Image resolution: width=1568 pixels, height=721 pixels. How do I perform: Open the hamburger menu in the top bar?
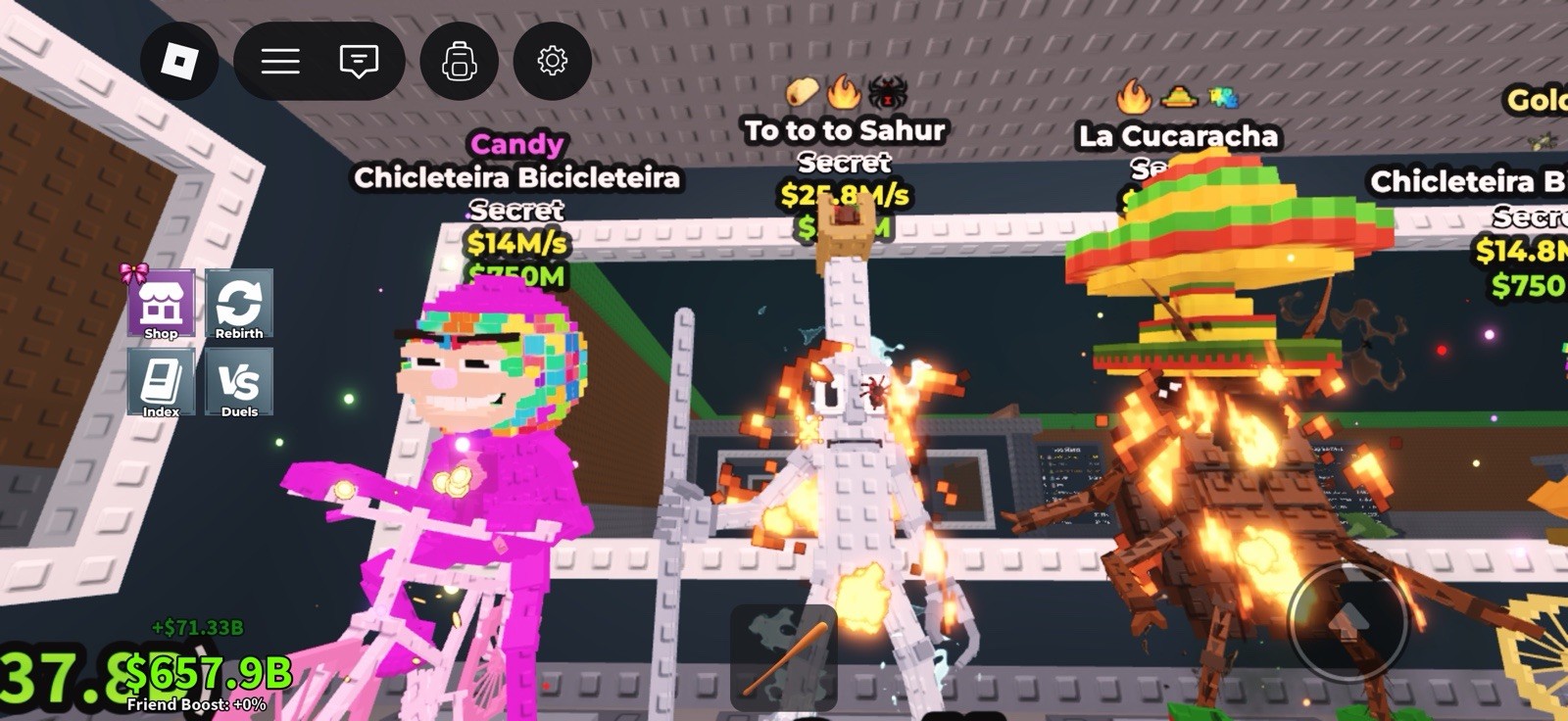(280, 61)
